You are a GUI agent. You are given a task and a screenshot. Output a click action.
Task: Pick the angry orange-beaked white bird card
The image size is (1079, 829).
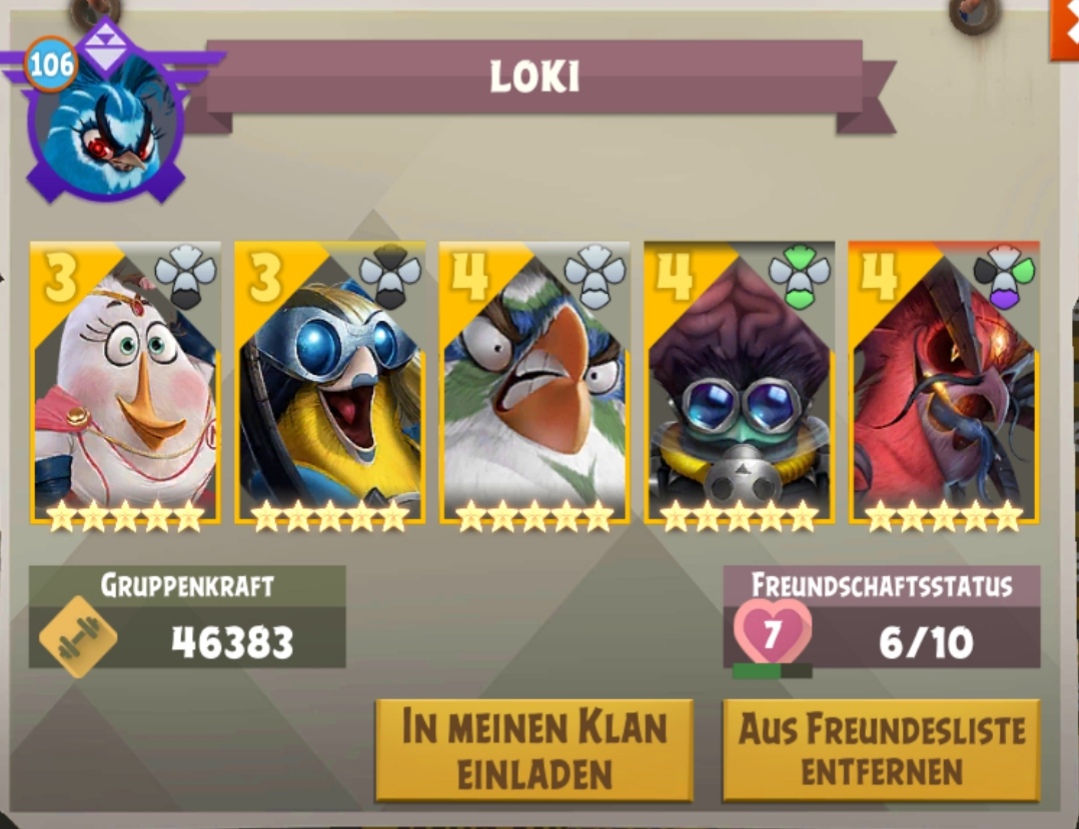click(x=534, y=383)
